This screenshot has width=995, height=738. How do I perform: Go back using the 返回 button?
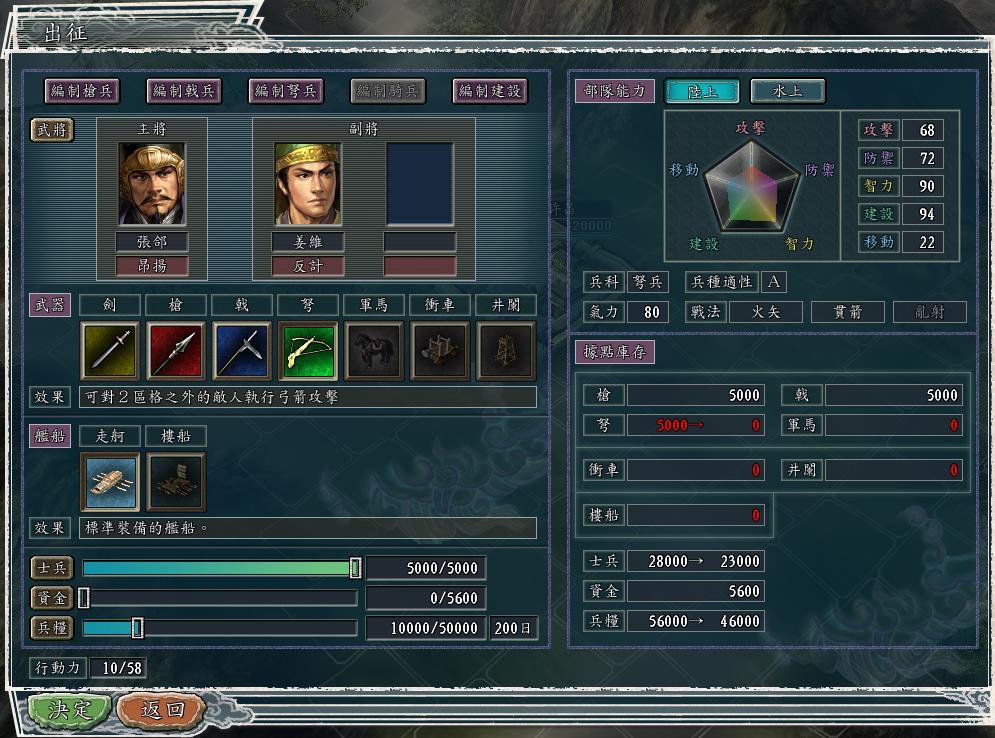click(162, 710)
